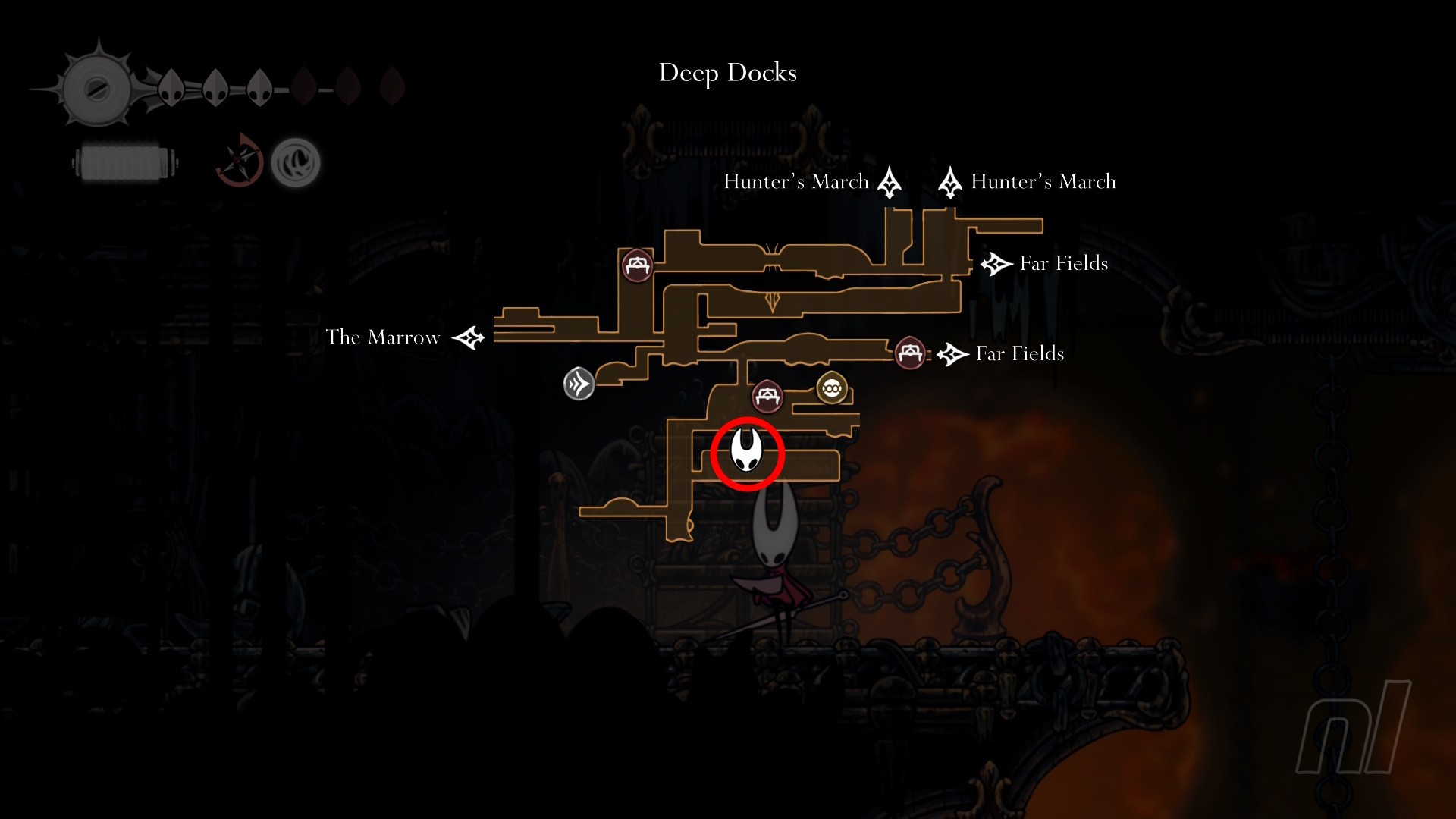Select the bench marker beside the Far Fields exit
Viewport: 1456px width, 819px height.
pos(909,353)
